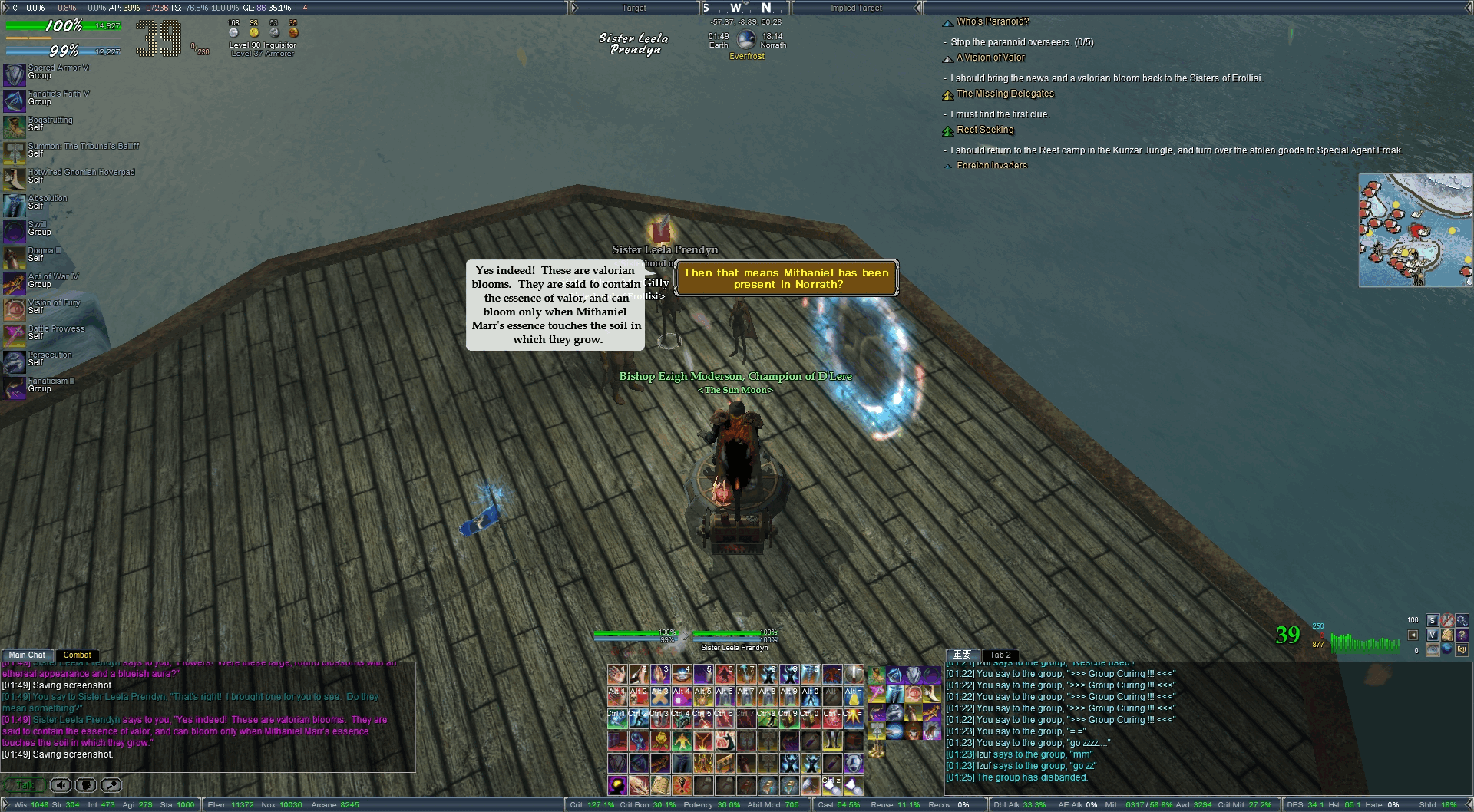Choose the Mithaniel in Norrath dialogue reply
Viewport: 1474px width, 812px height.
pyautogui.click(x=786, y=279)
